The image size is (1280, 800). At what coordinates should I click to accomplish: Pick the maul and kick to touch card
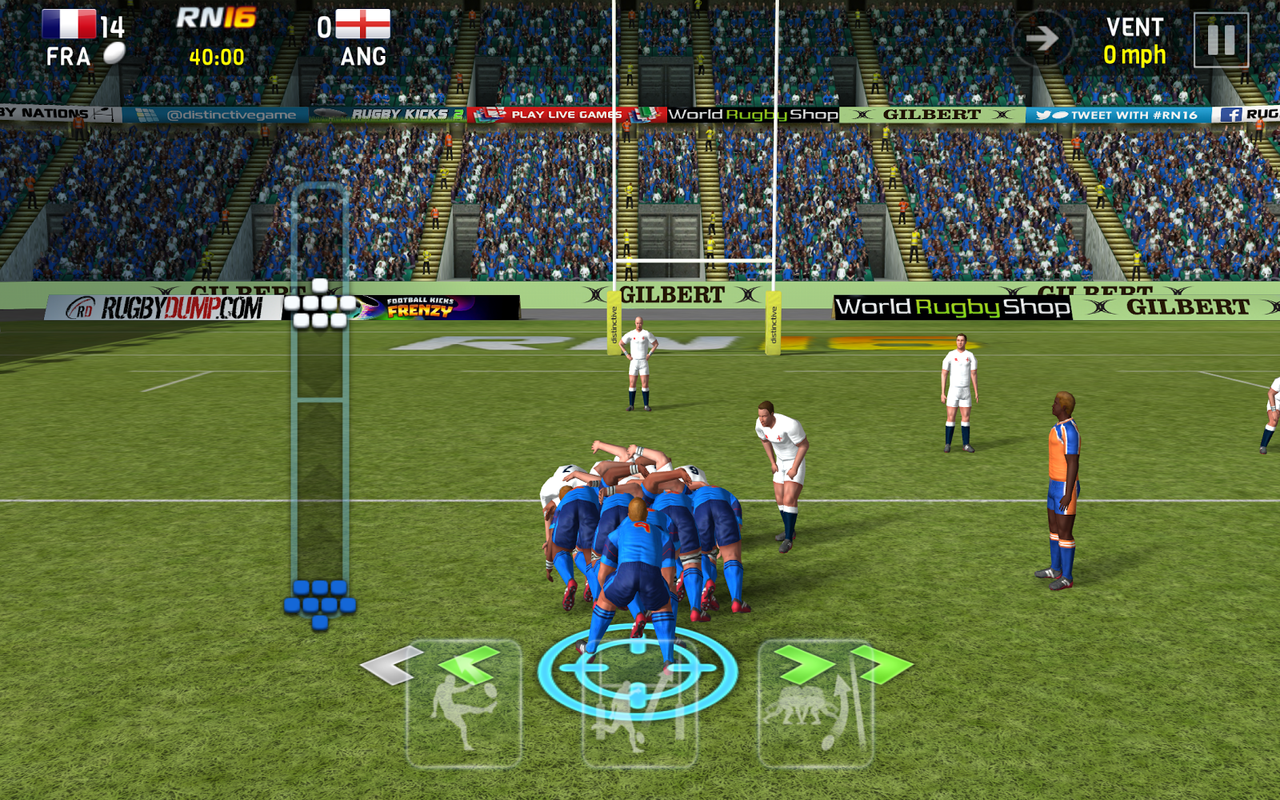(x=816, y=705)
